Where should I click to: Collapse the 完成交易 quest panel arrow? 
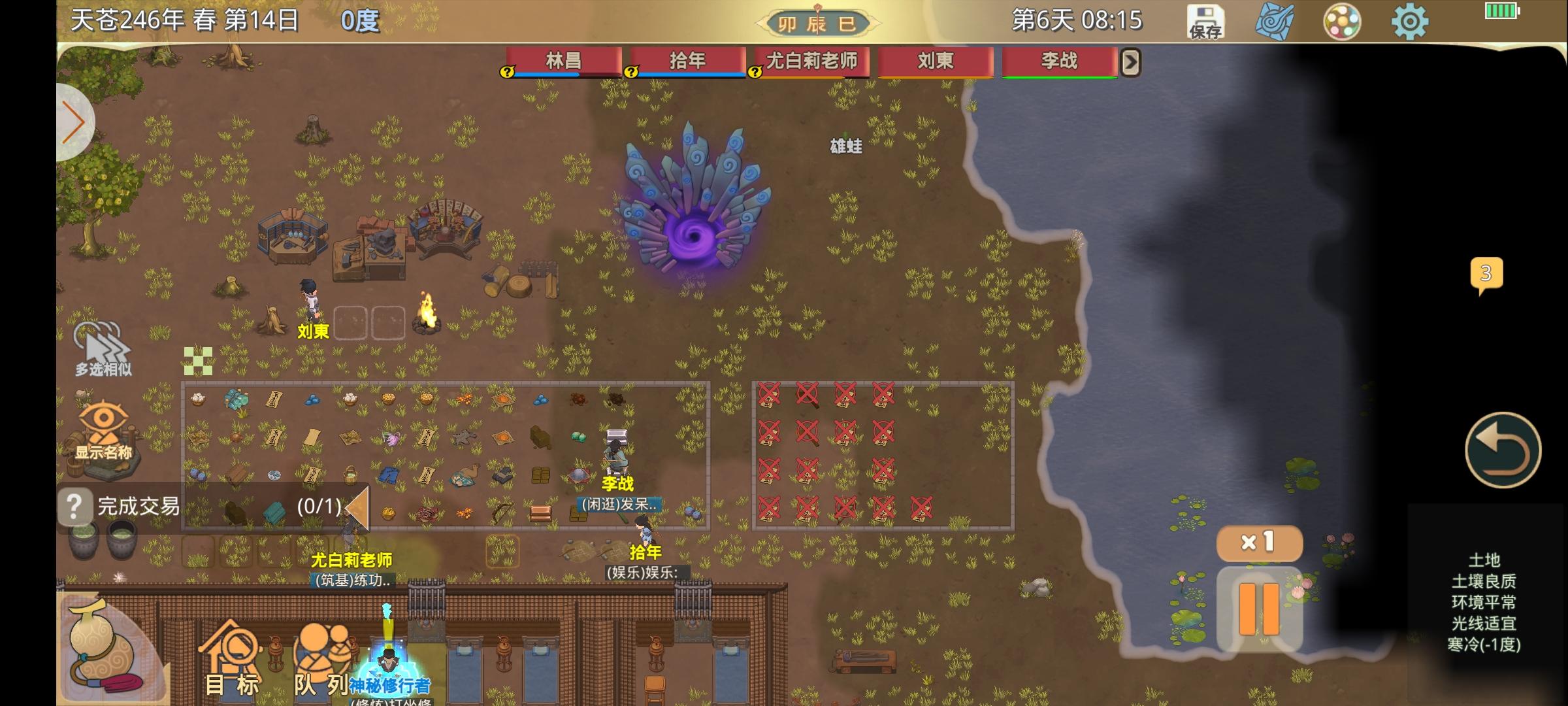[x=358, y=507]
